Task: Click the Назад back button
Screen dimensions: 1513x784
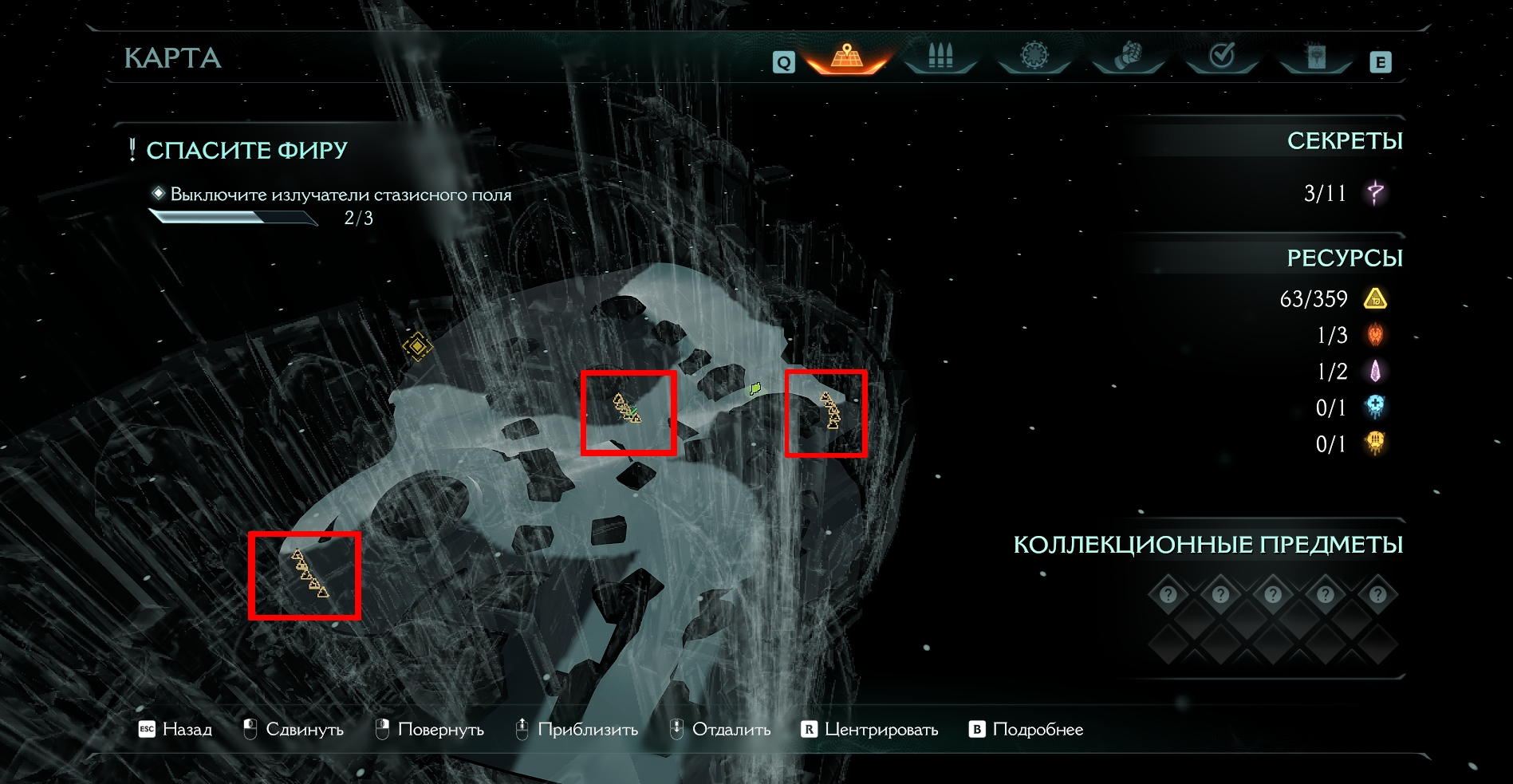Action: (175, 730)
